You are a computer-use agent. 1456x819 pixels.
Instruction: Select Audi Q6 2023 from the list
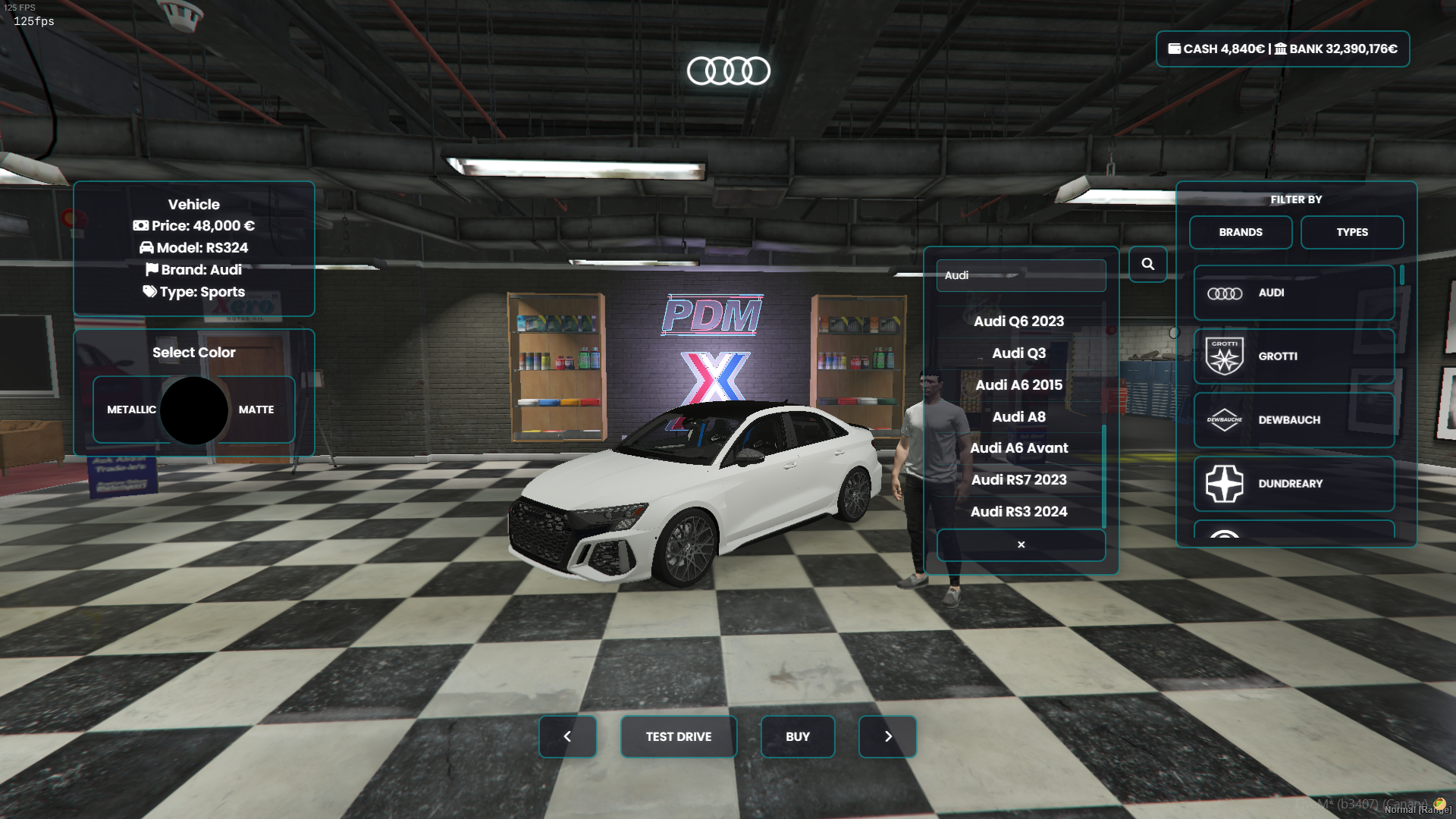point(1018,322)
